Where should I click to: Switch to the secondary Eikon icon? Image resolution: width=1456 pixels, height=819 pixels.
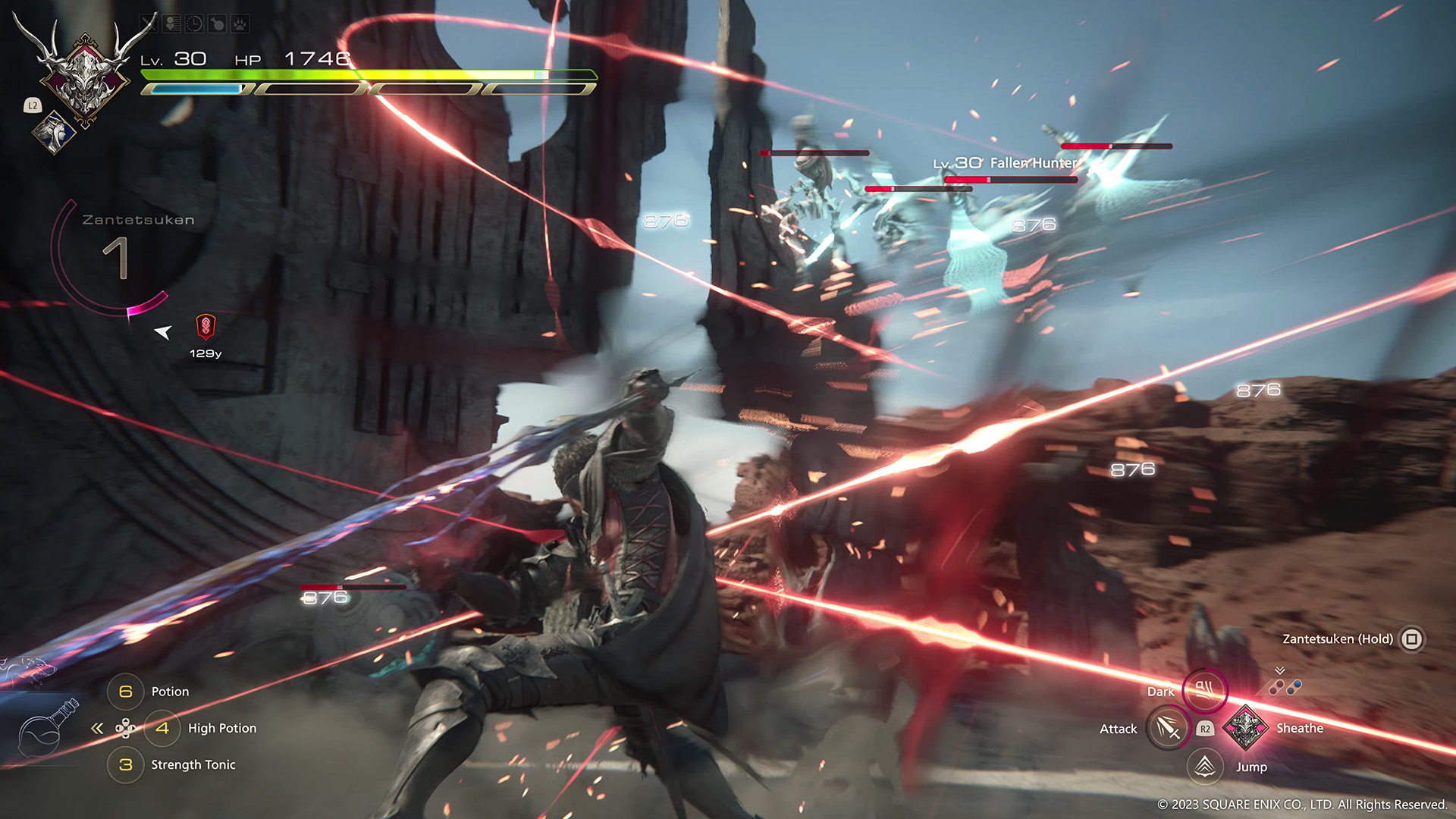click(x=53, y=132)
